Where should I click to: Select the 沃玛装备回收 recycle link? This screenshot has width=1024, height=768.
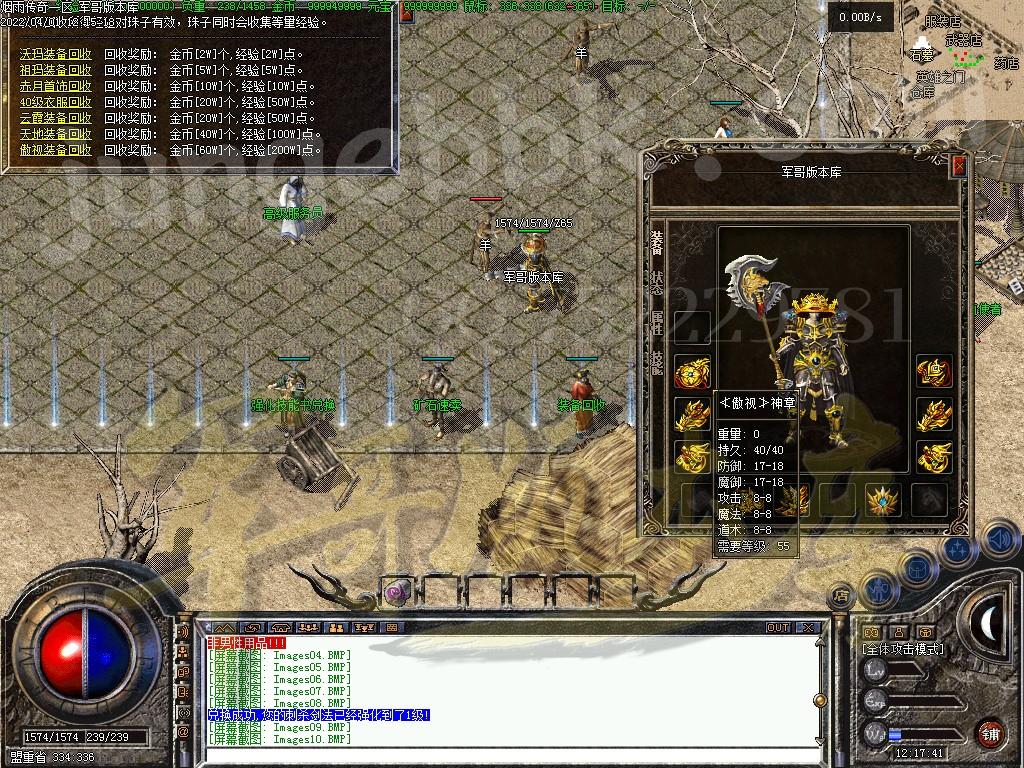pos(55,54)
